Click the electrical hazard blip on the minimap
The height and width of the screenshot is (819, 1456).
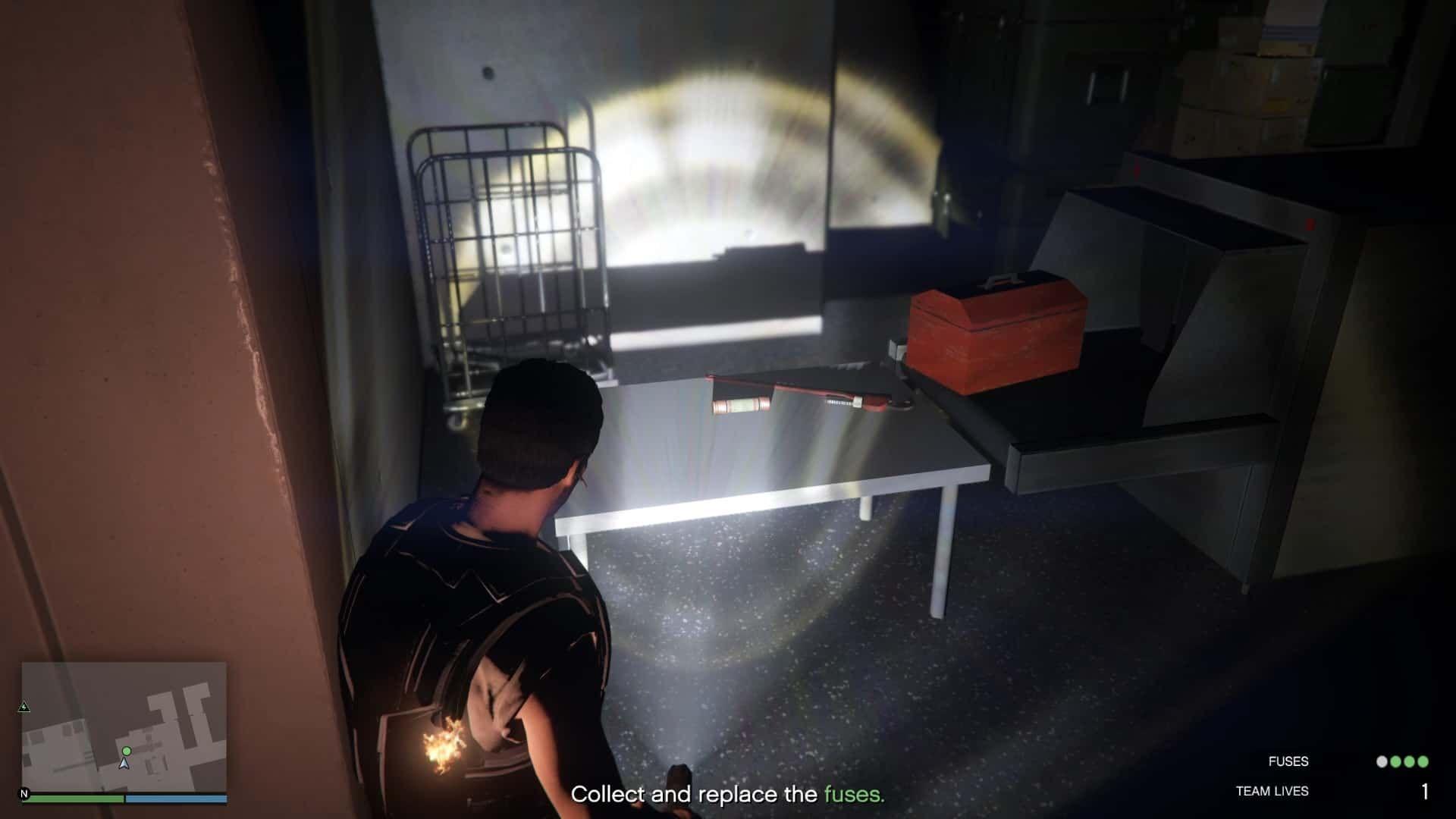click(24, 707)
